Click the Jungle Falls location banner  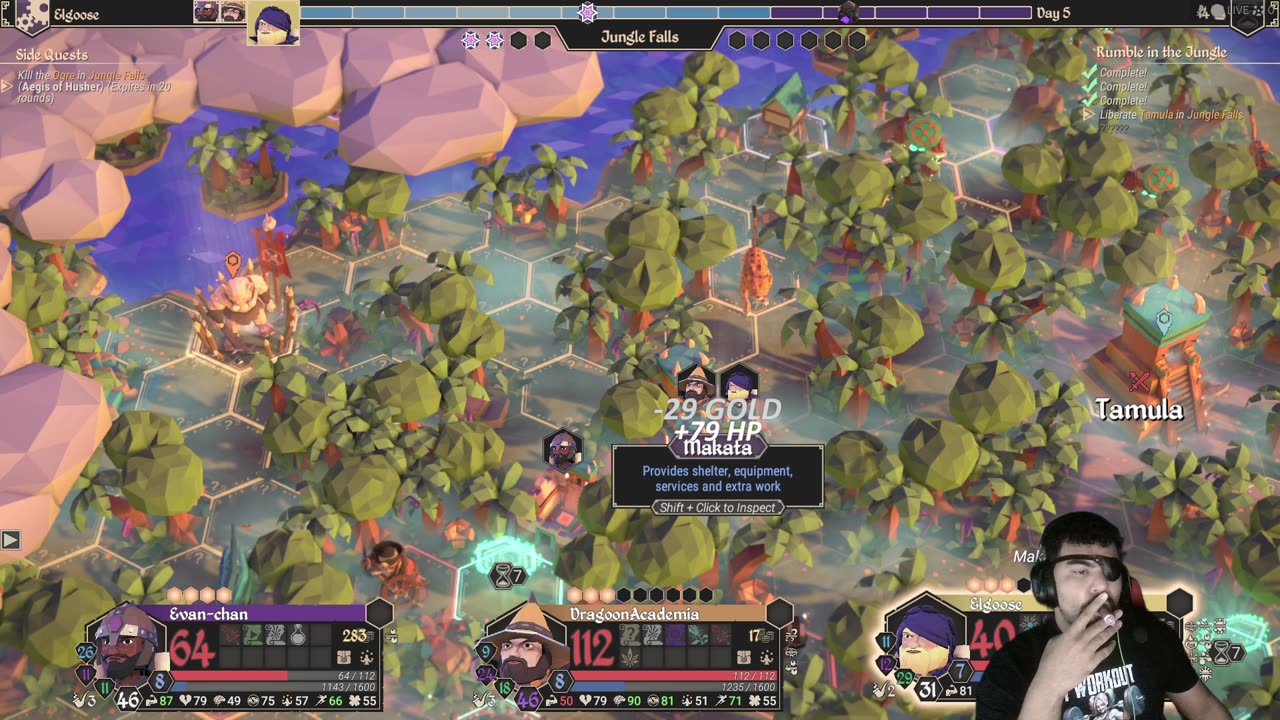[639, 38]
